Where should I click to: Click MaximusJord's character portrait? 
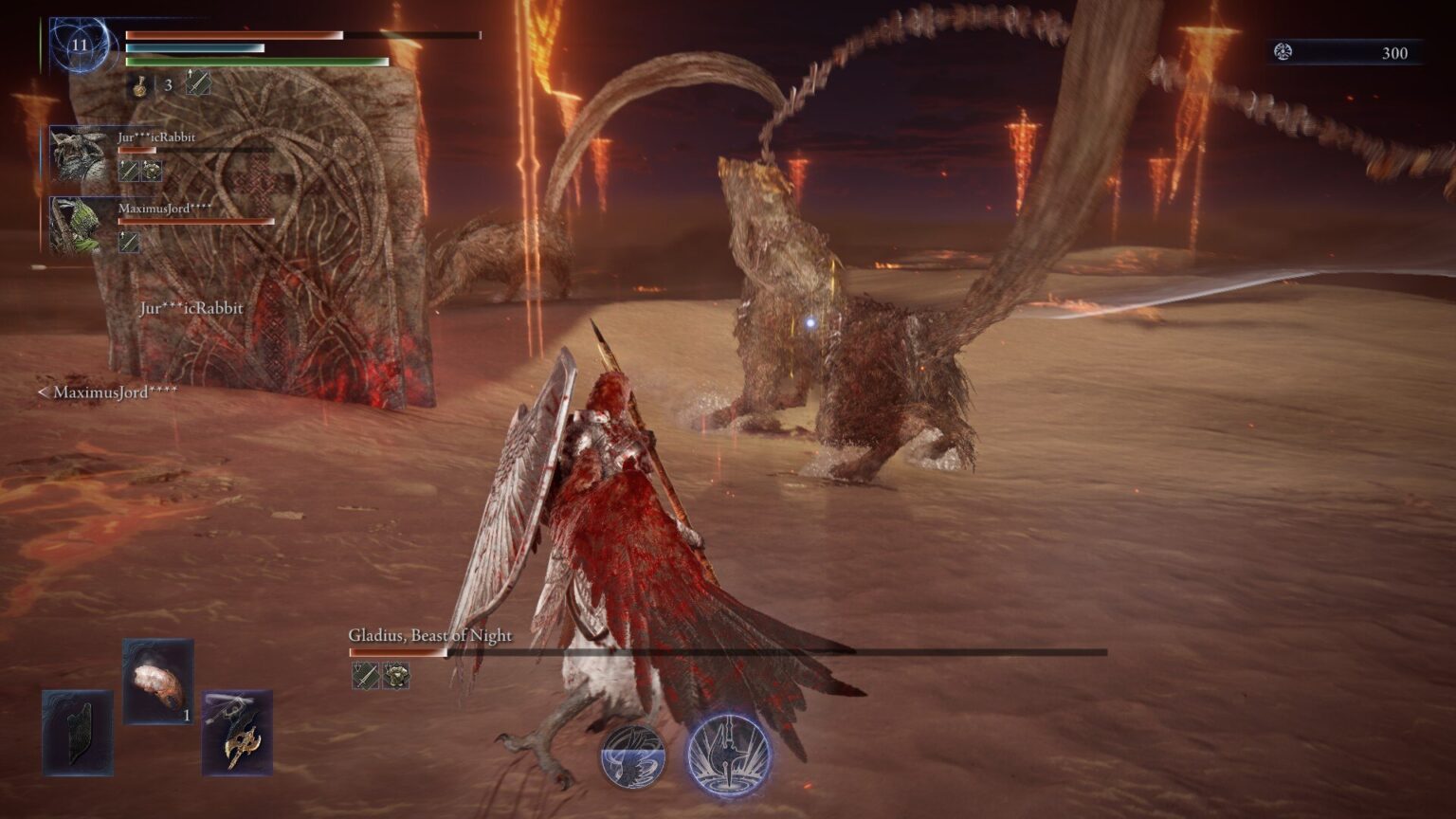point(78,227)
